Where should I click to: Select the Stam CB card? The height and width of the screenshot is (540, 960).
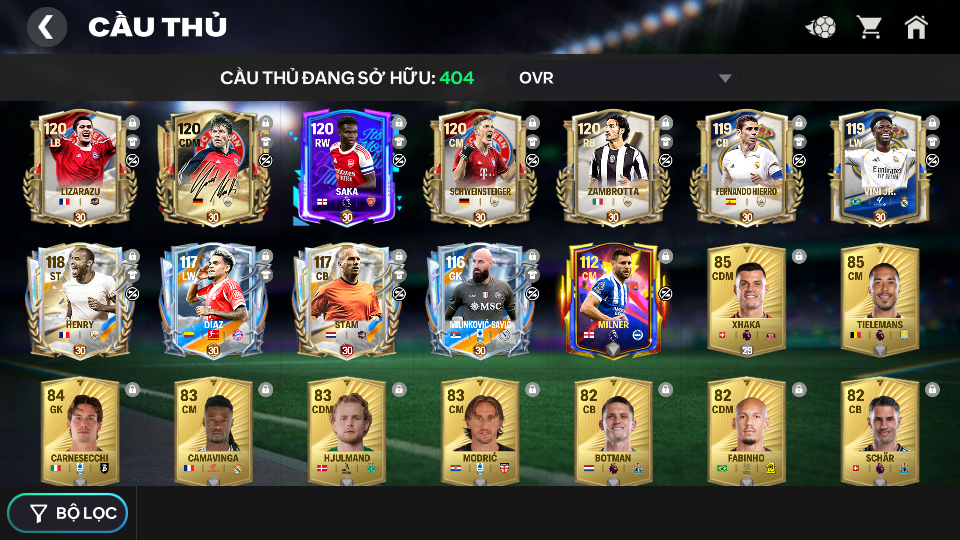pyautogui.click(x=346, y=300)
